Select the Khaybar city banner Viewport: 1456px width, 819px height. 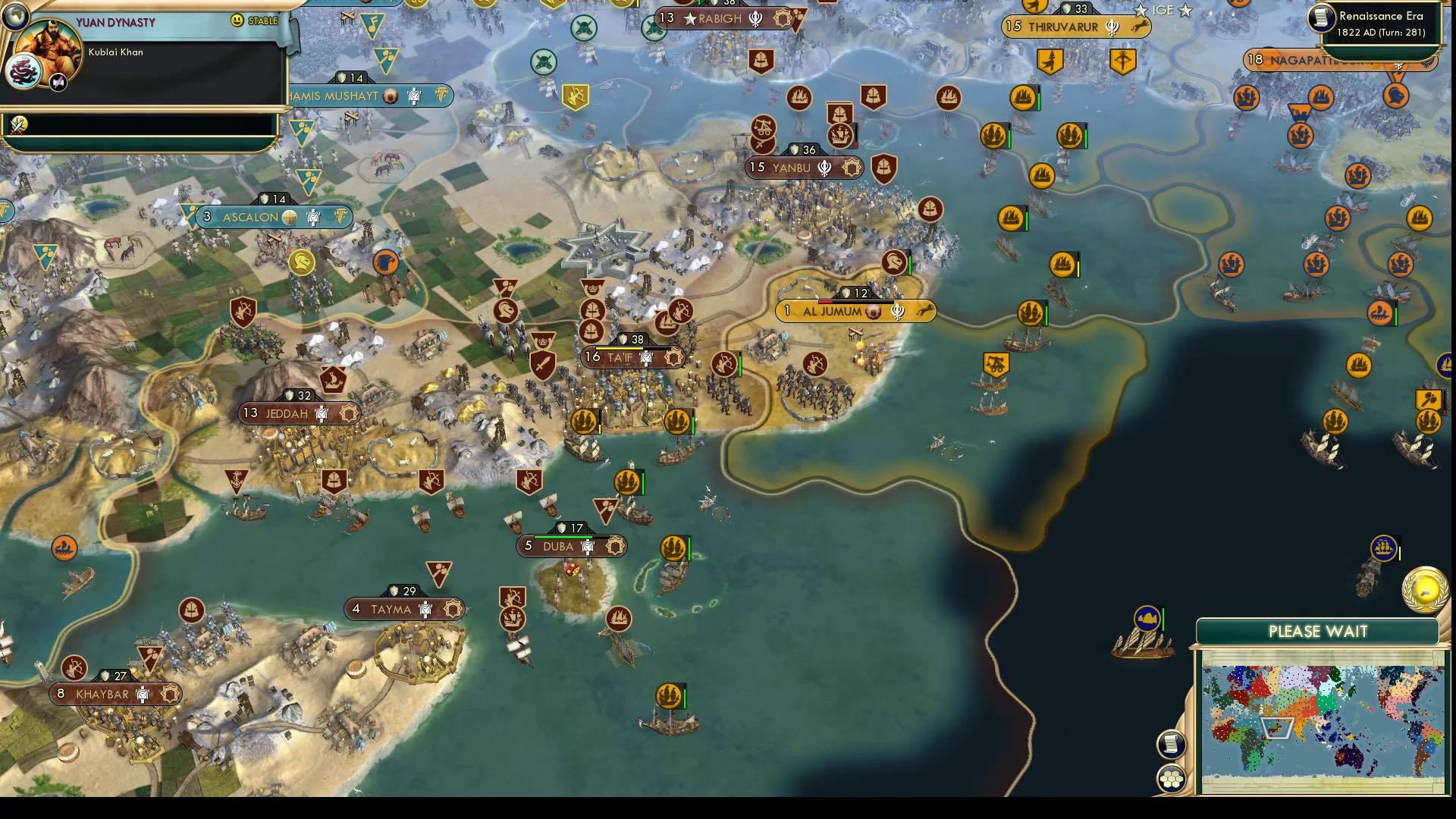114,692
